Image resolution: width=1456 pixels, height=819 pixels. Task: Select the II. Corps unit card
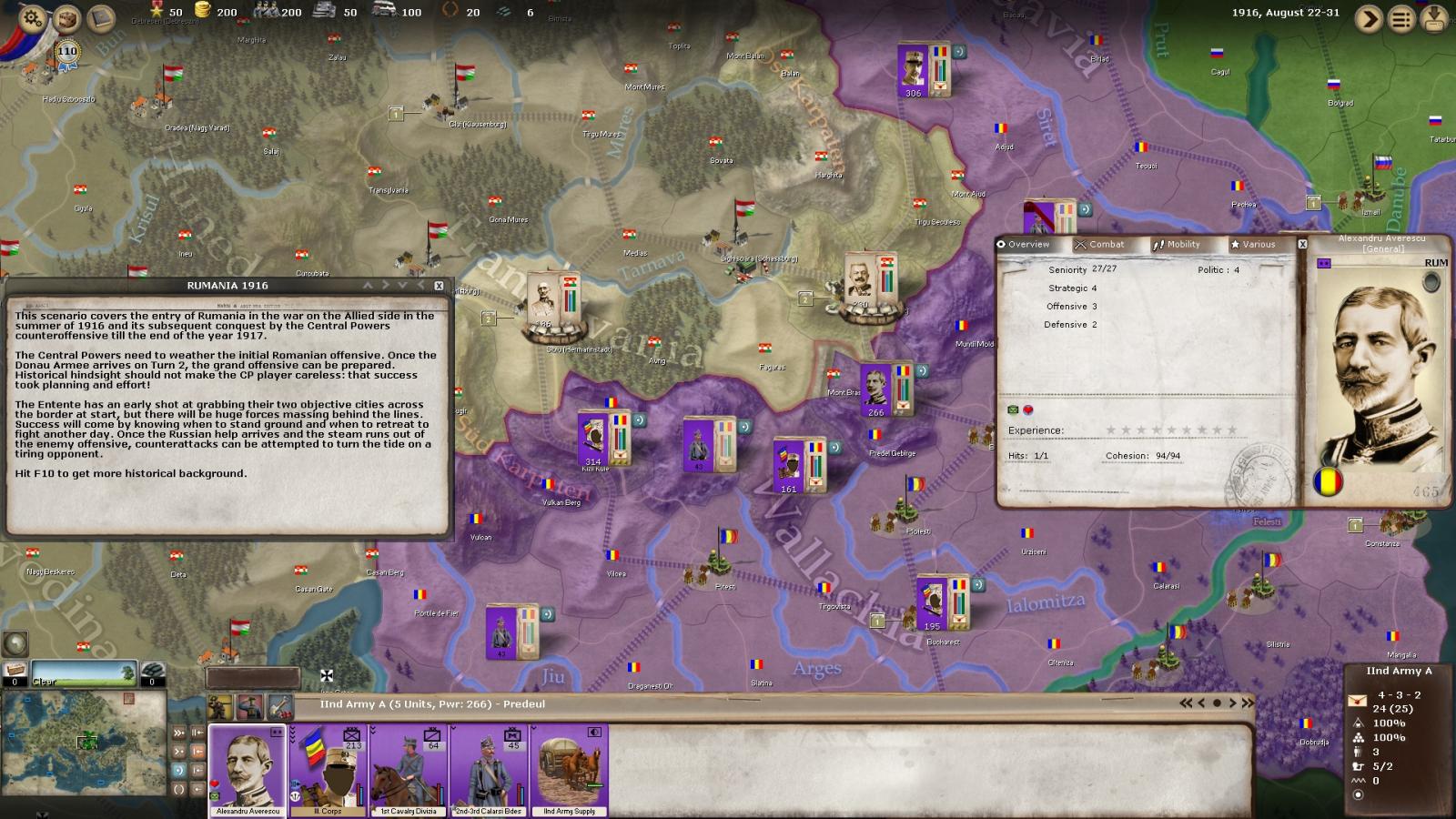pyautogui.click(x=328, y=770)
